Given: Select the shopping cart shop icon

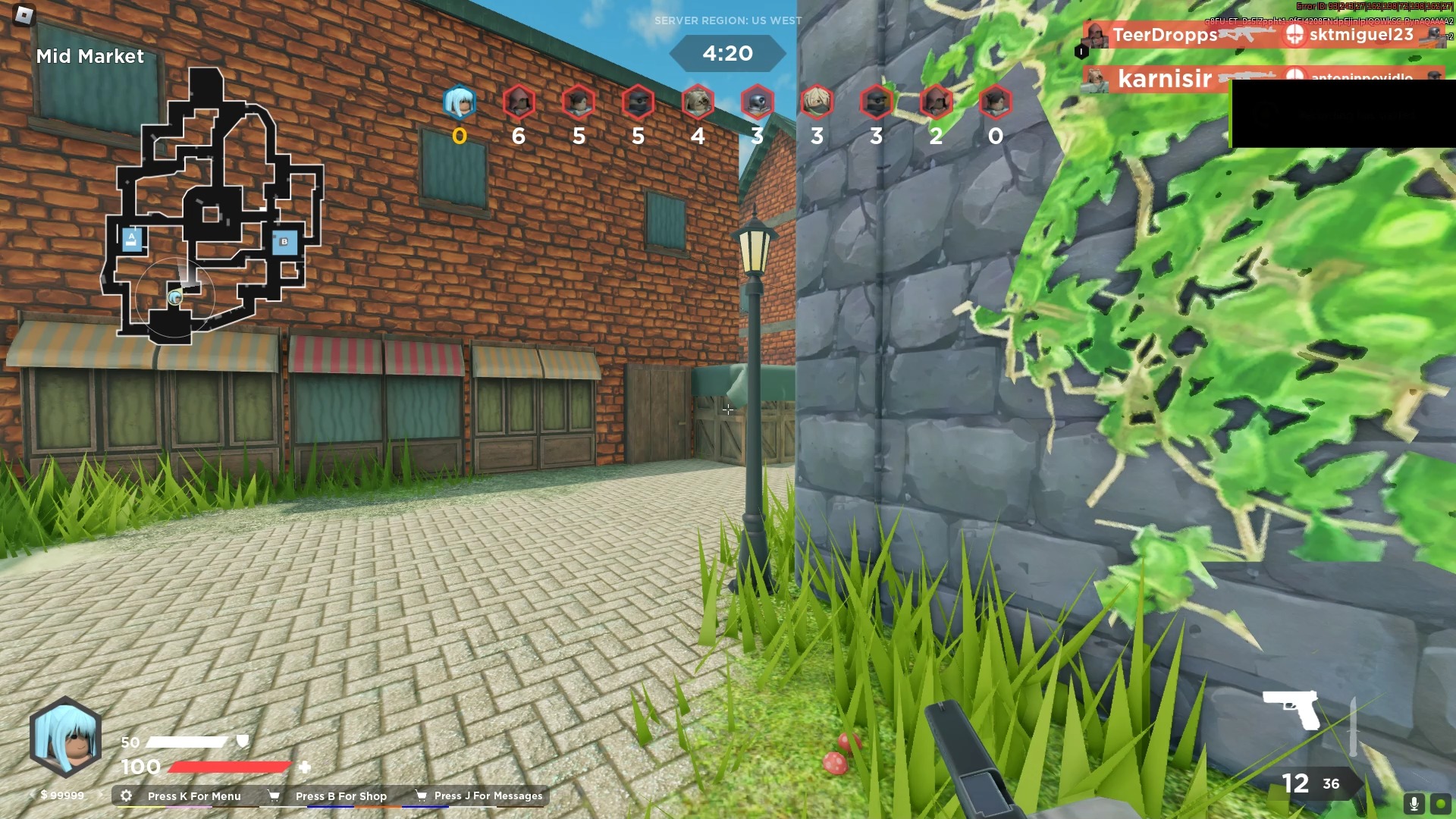Looking at the screenshot, I should tap(274, 795).
